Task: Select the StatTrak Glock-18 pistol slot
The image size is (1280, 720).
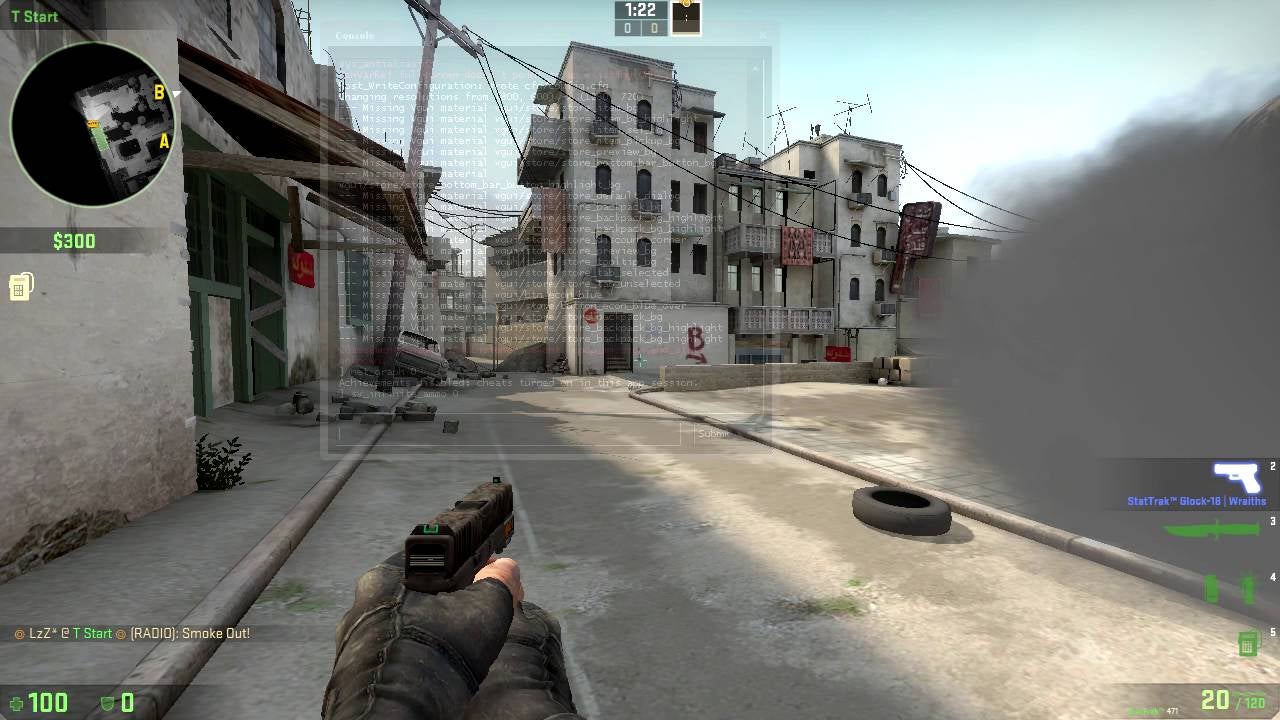Action: (1236, 478)
